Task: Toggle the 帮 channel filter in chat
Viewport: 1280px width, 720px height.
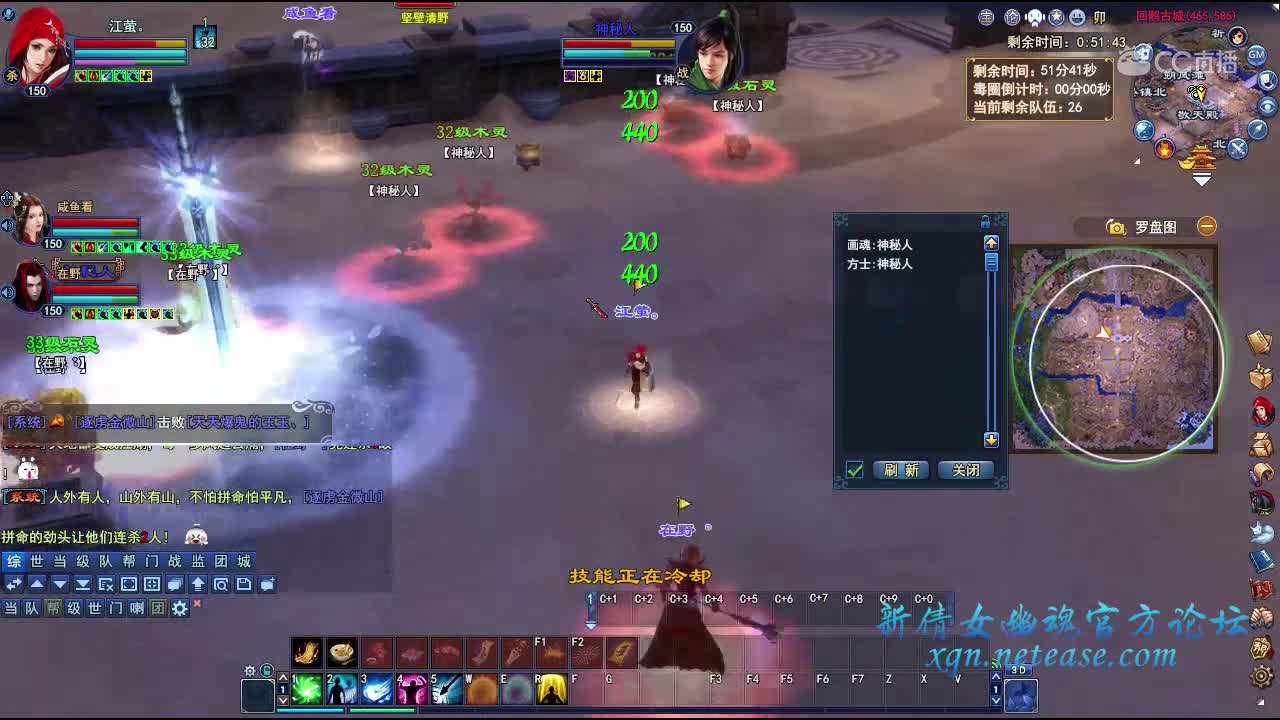Action: pos(54,608)
